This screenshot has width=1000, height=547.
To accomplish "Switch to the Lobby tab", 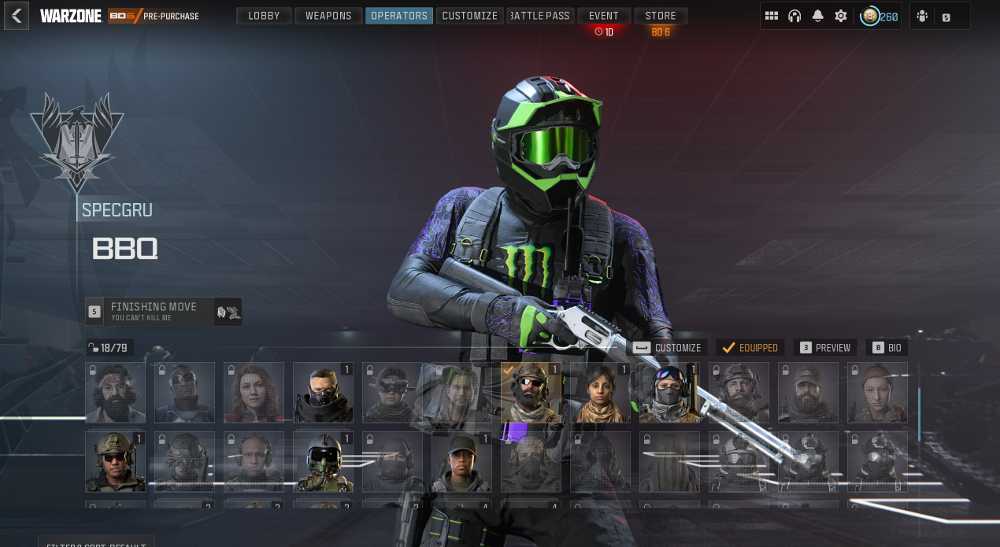I will pyautogui.click(x=264, y=16).
